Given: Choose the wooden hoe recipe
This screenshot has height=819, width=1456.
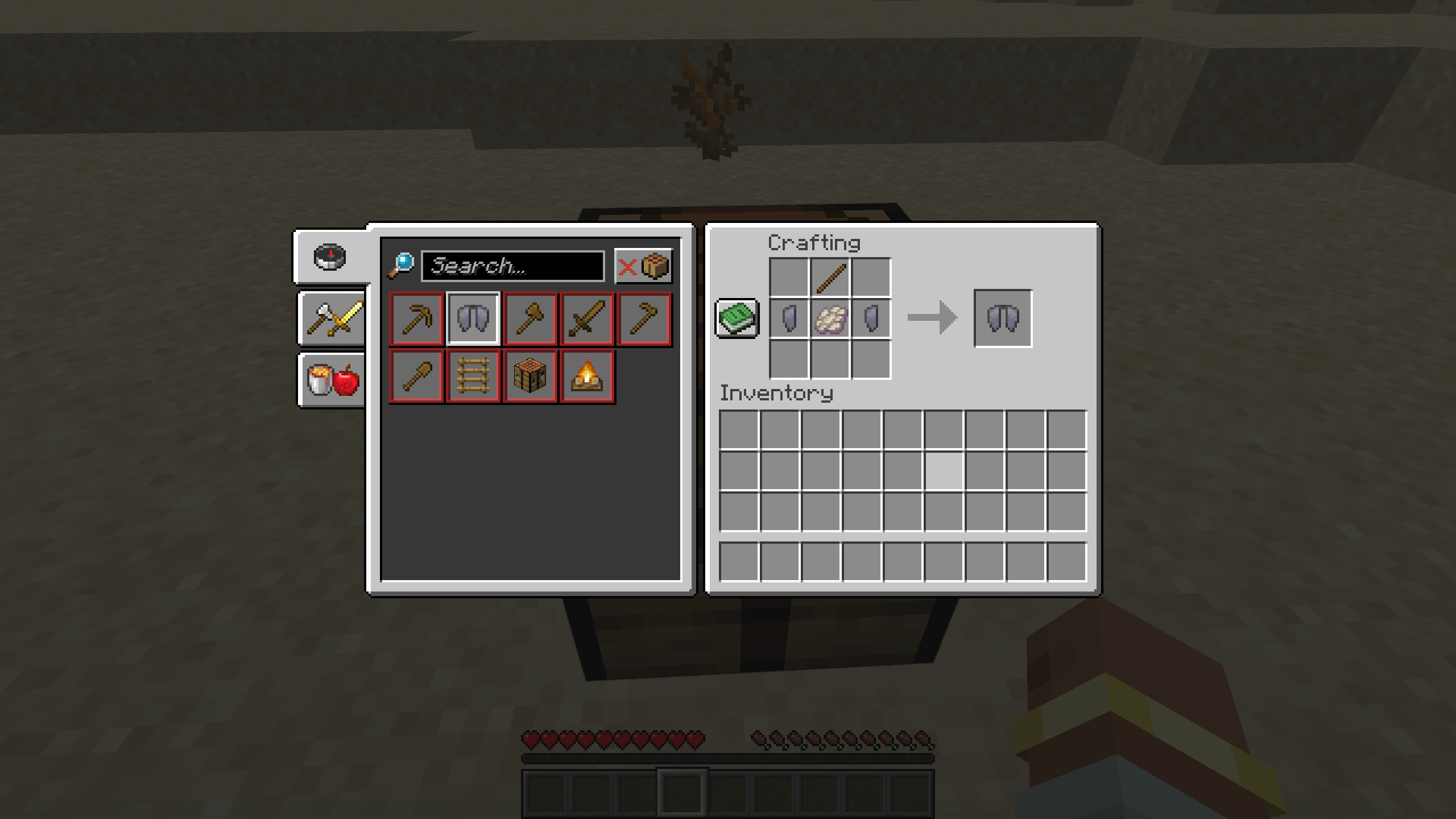Looking at the screenshot, I should pos(644,319).
